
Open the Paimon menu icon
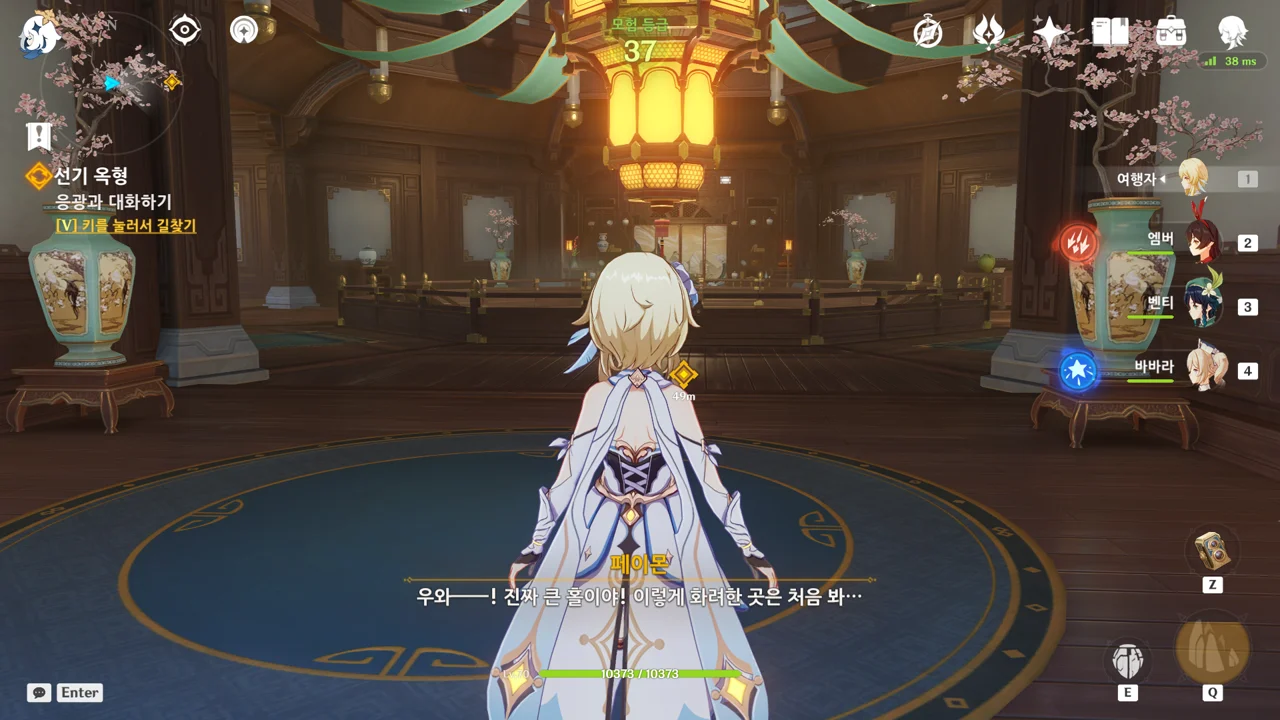38,35
